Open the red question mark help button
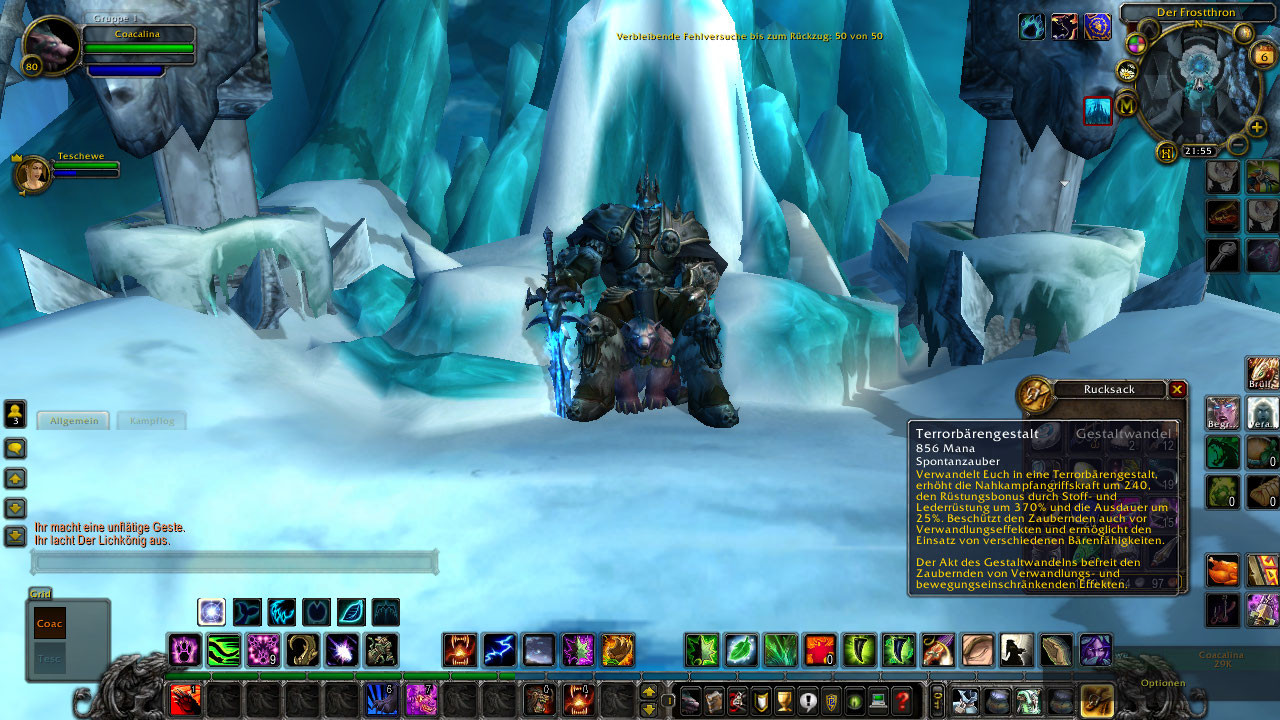 902,701
